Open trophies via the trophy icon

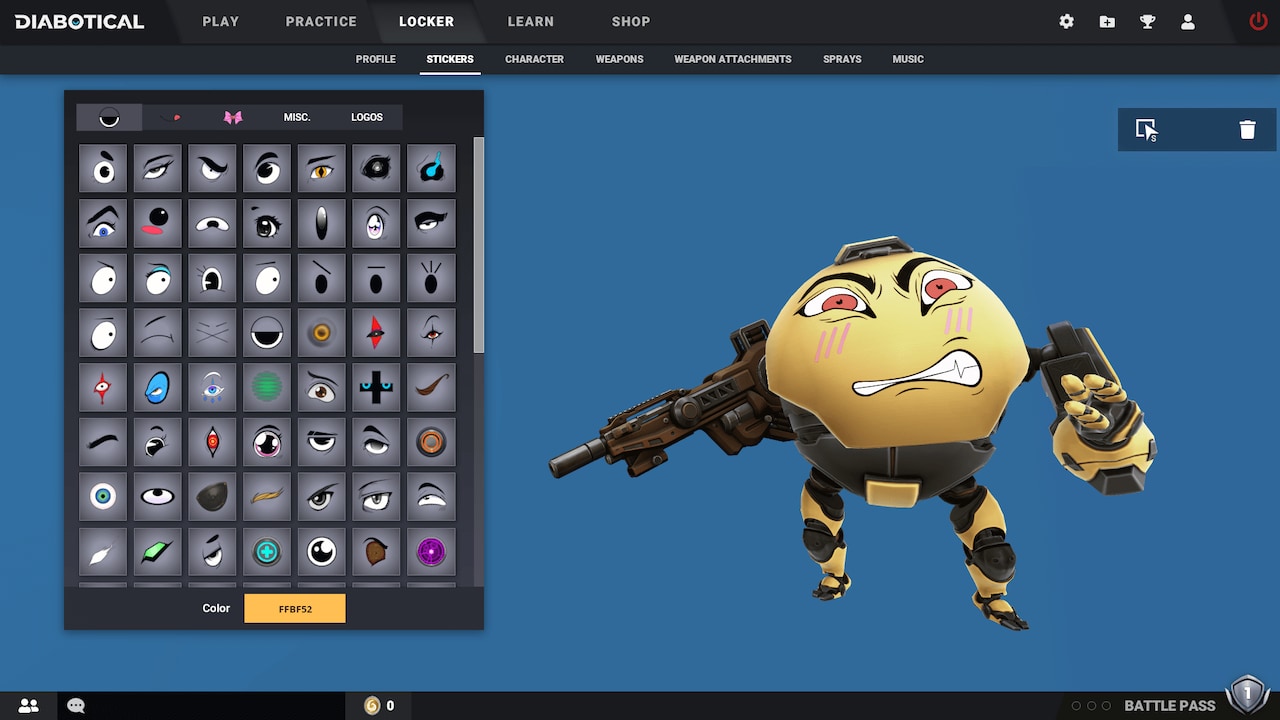pyautogui.click(x=1147, y=21)
